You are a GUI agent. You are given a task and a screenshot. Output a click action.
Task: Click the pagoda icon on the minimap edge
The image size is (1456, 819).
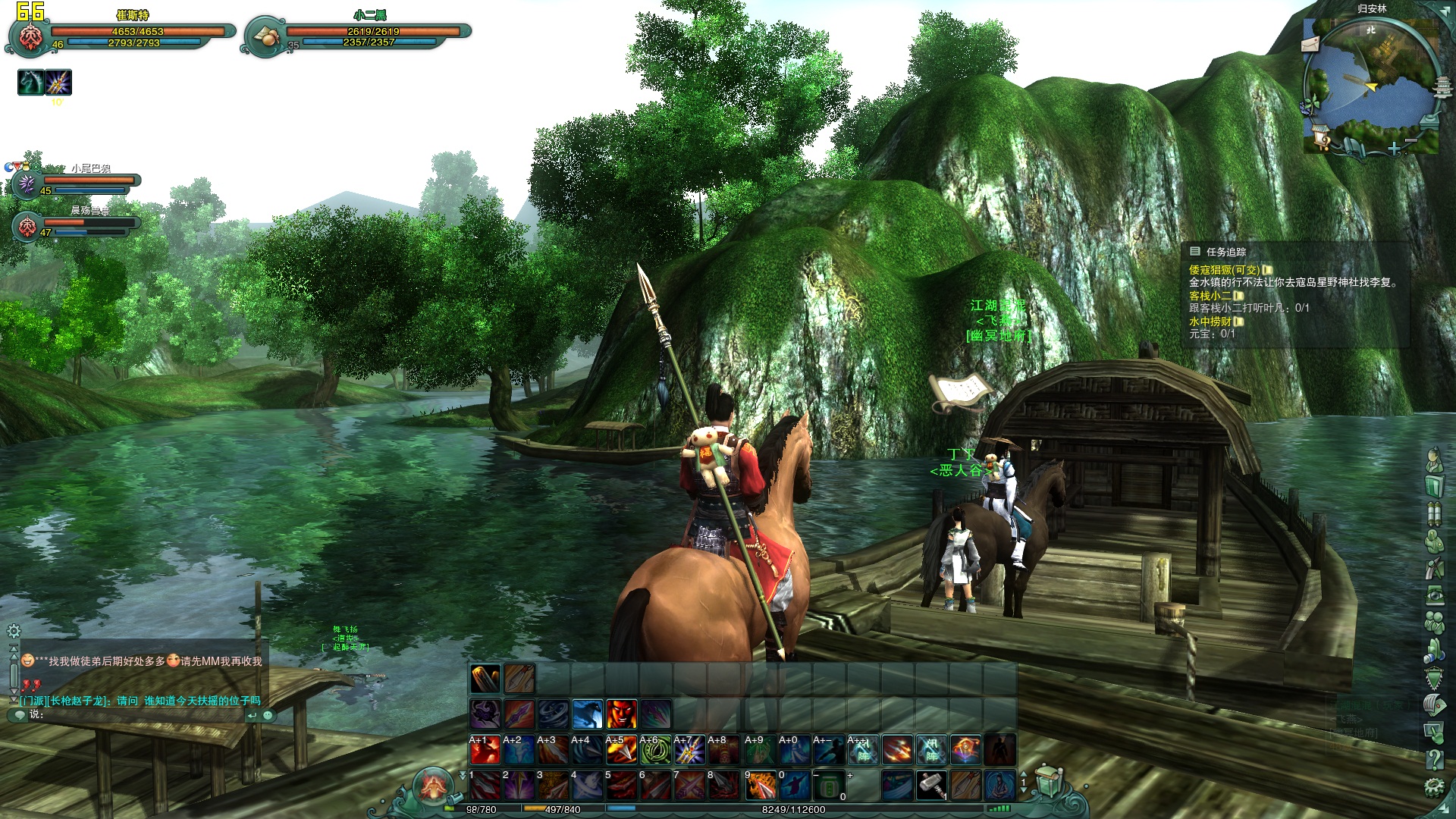tap(1442, 87)
